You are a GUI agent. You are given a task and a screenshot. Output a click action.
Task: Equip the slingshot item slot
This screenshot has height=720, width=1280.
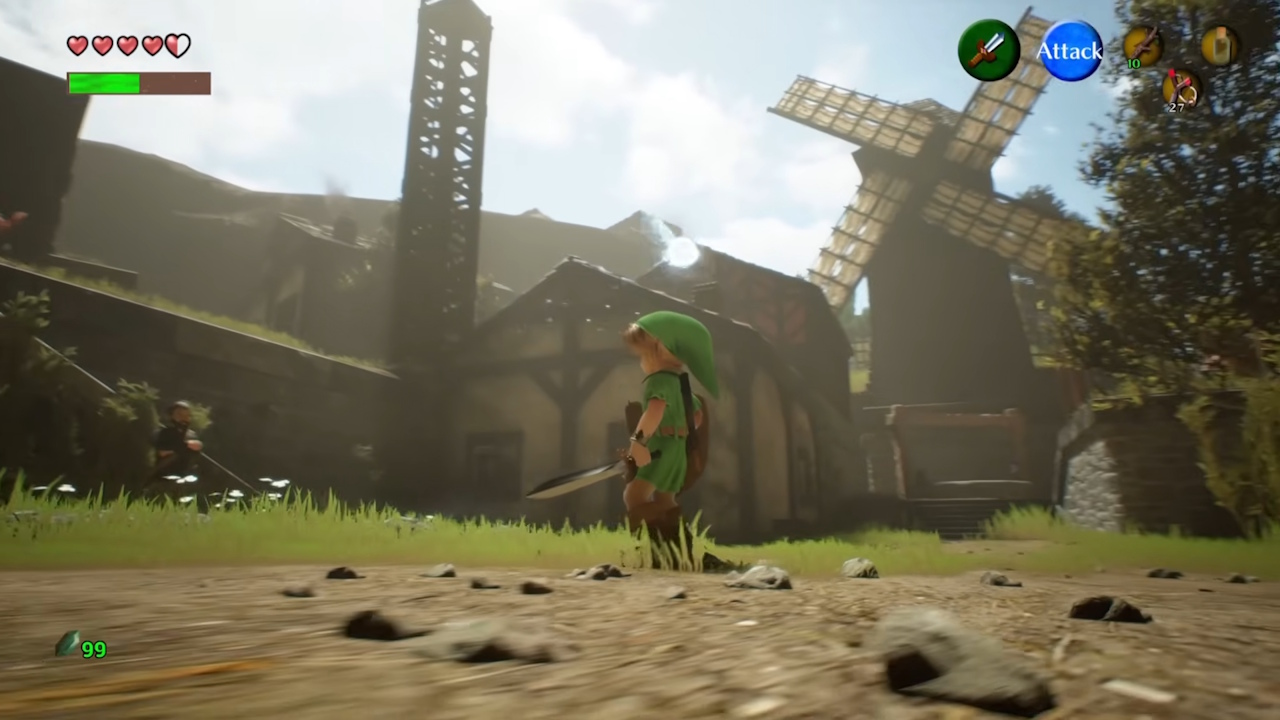pos(1182,88)
